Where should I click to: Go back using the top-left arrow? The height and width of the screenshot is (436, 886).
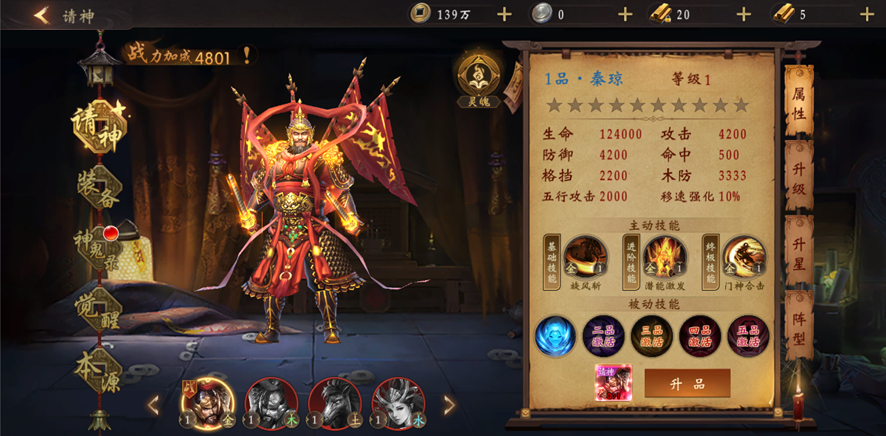41,15
